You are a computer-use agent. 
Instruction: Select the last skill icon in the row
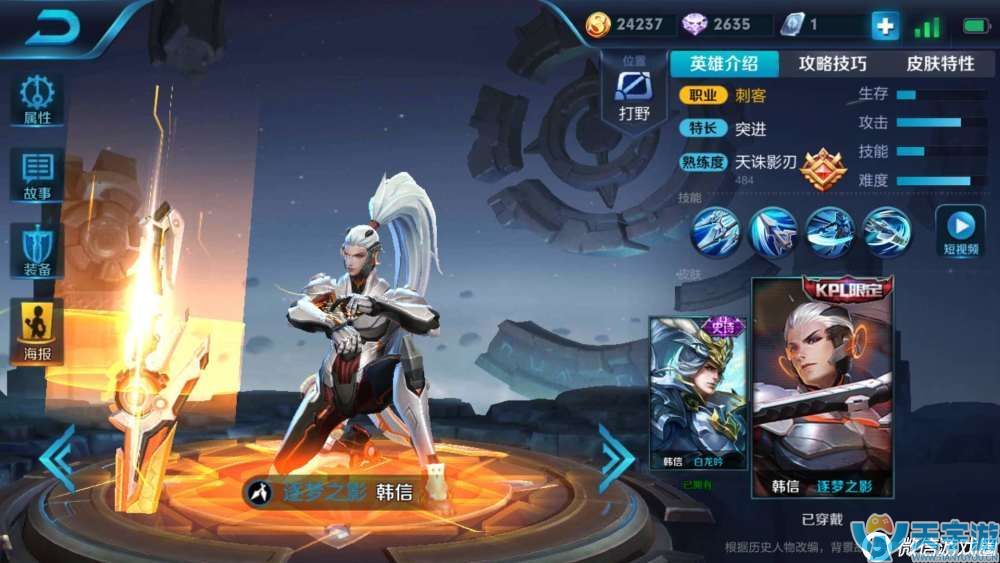pyautogui.click(x=887, y=231)
